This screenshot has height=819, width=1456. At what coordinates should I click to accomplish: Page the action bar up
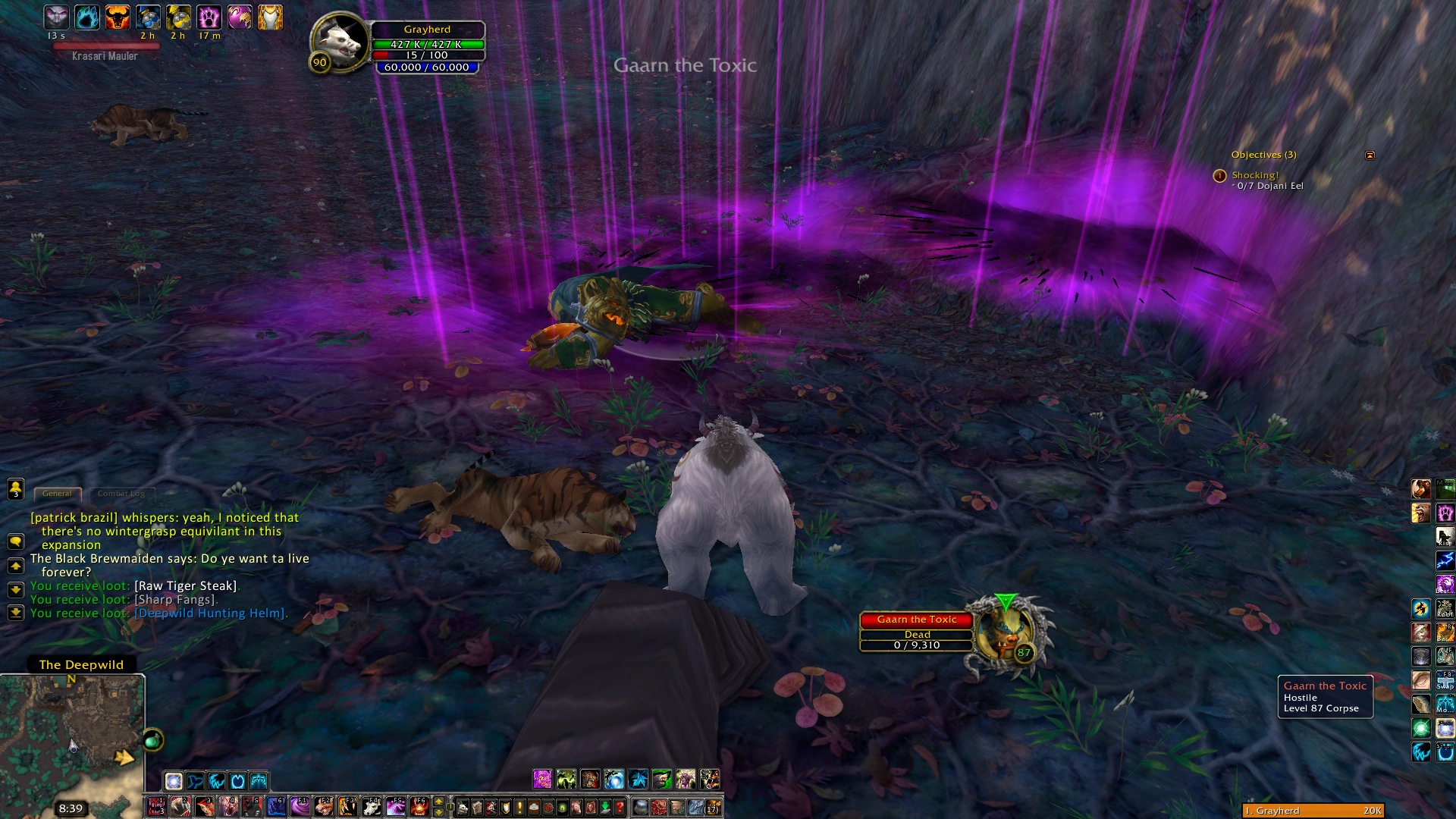click(438, 802)
